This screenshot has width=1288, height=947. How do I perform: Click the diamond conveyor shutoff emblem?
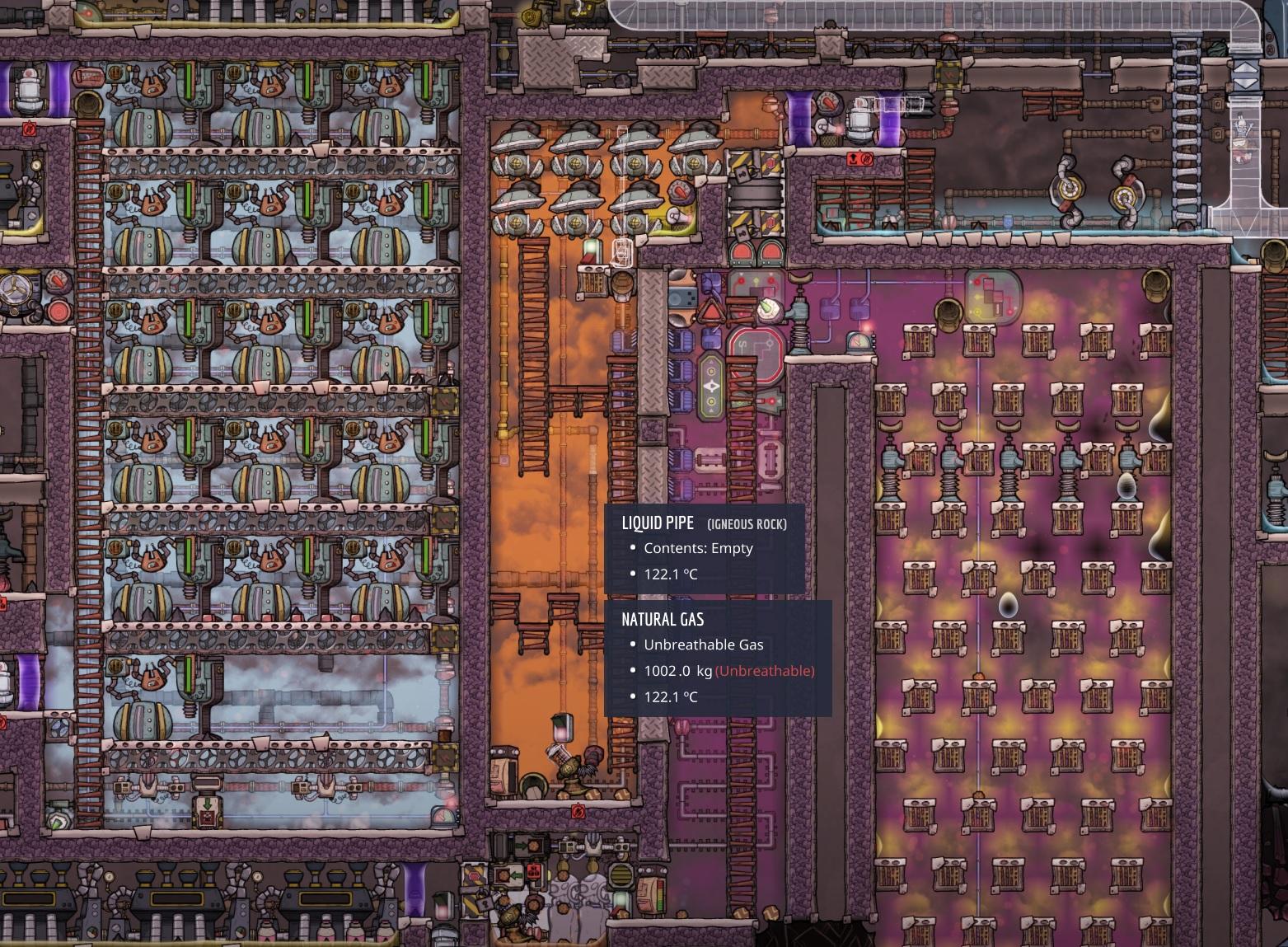(x=711, y=387)
